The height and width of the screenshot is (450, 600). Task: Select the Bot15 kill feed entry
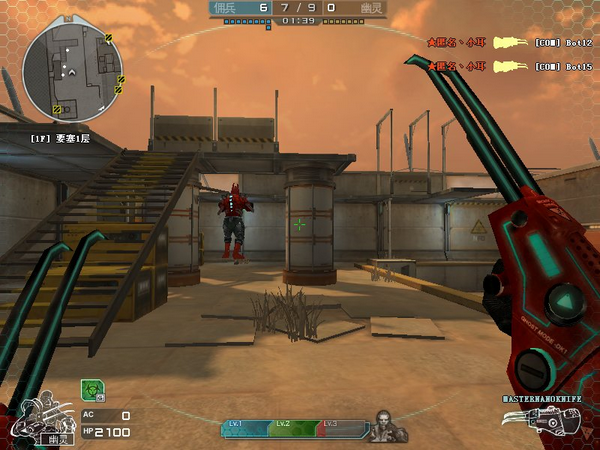pos(510,66)
